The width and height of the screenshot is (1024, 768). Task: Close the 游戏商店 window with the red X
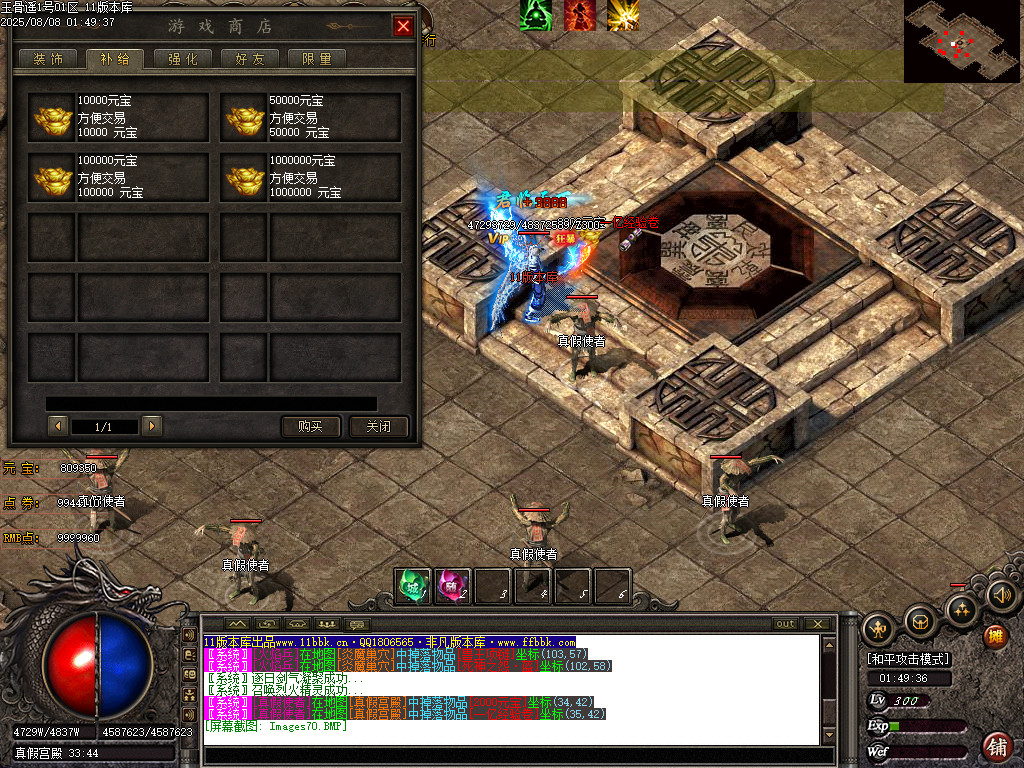pos(403,27)
